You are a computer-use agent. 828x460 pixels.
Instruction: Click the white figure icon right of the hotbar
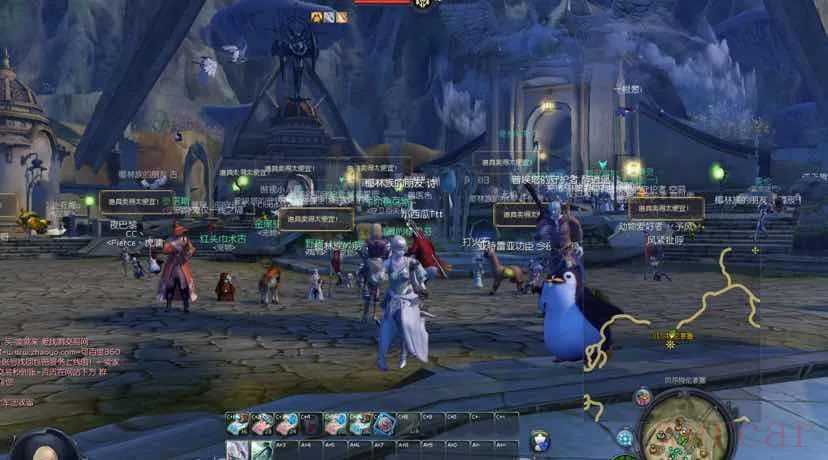pos(540,440)
